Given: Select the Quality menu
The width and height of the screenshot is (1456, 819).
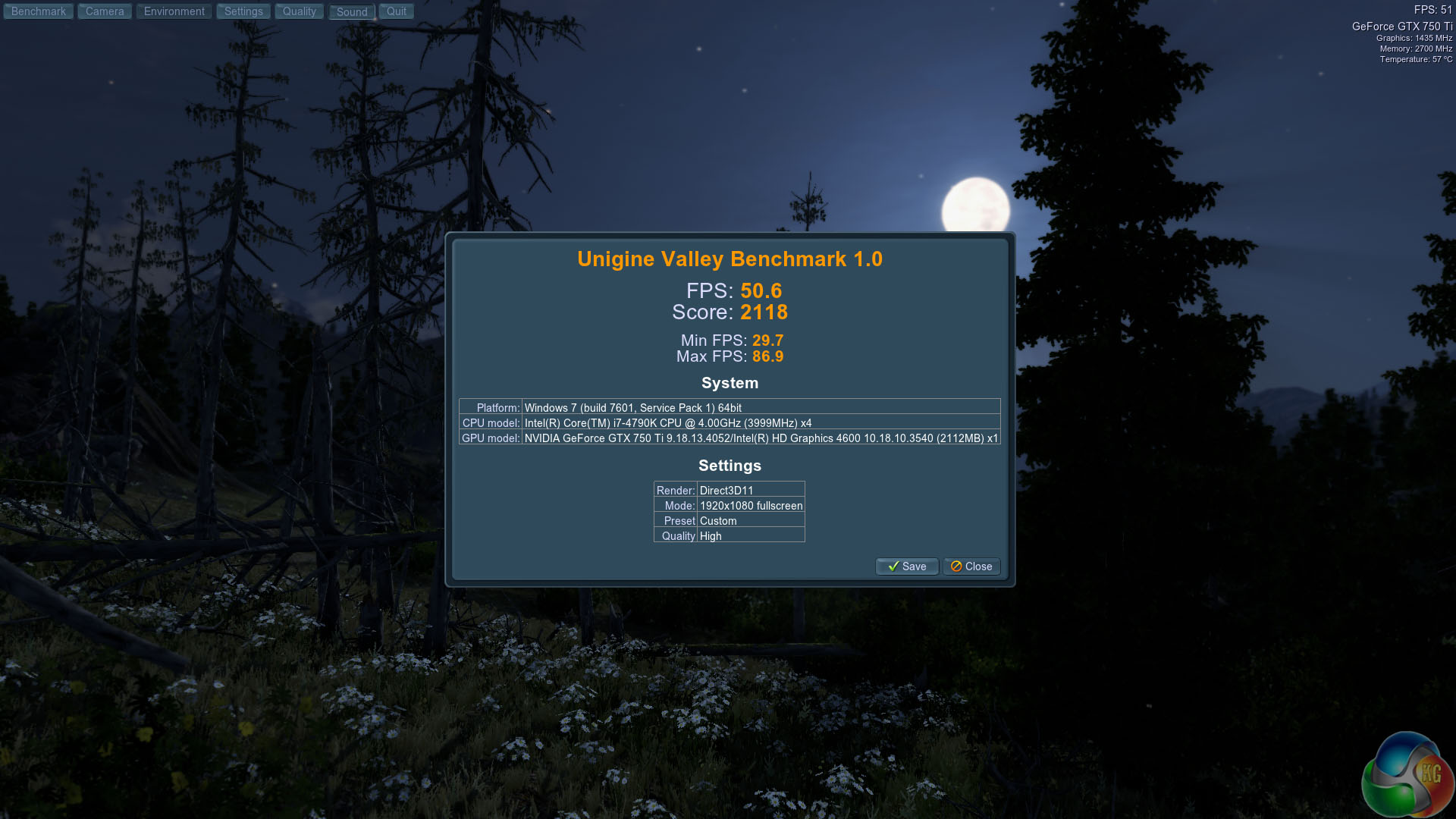Looking at the screenshot, I should click(x=299, y=11).
